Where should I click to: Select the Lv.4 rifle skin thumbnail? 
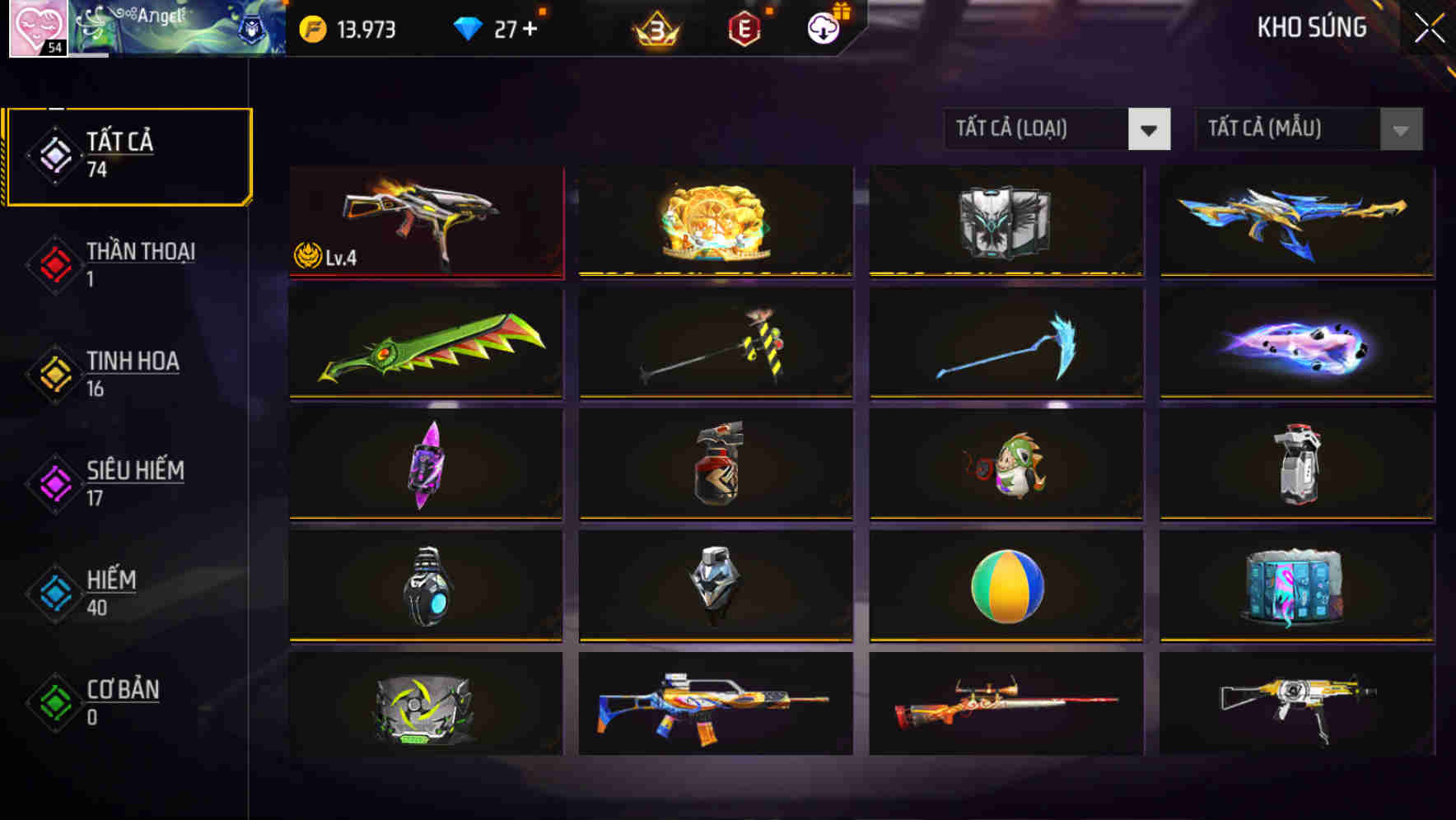coord(427,222)
